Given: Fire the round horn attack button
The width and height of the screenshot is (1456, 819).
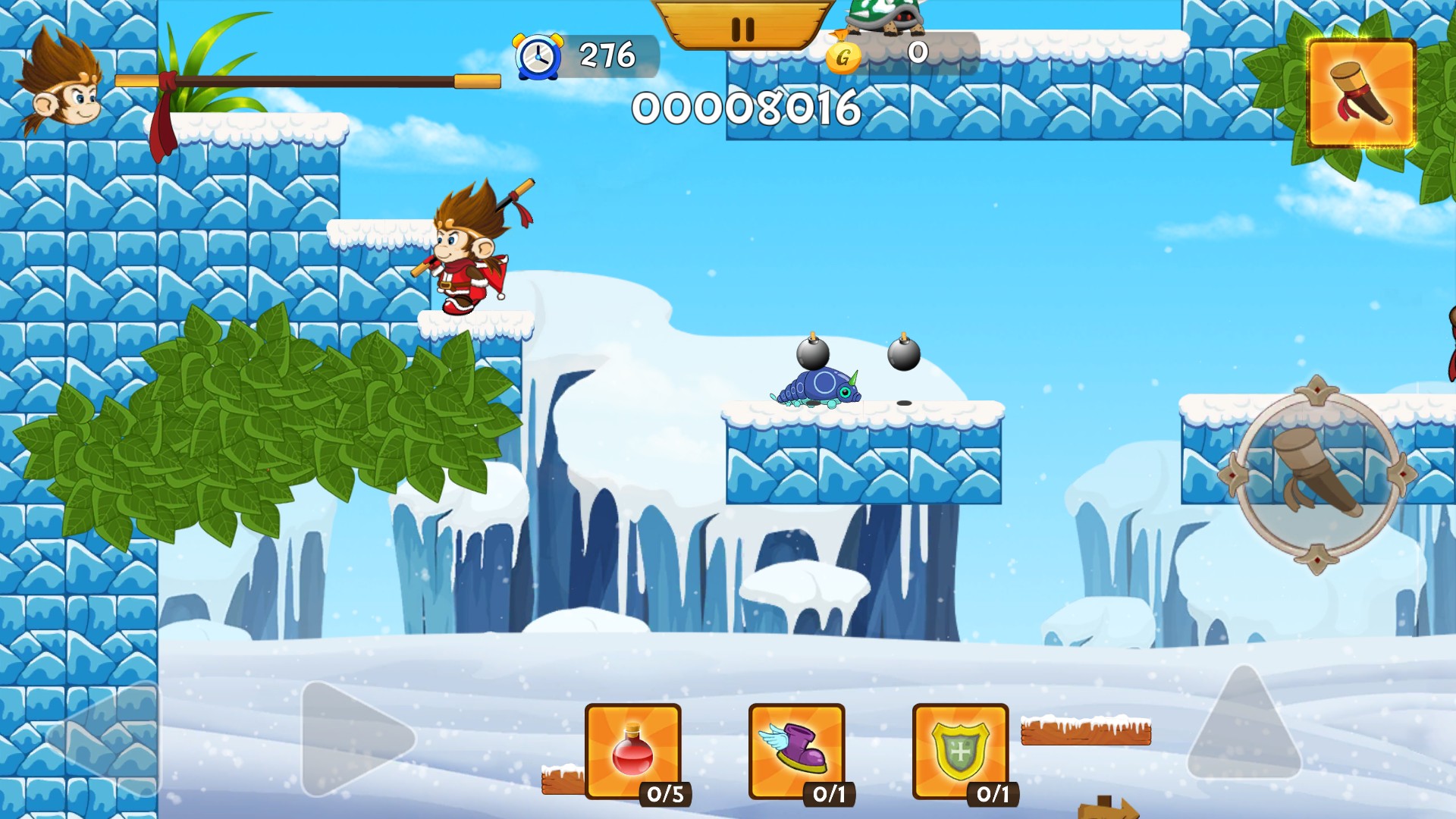Looking at the screenshot, I should (1316, 475).
